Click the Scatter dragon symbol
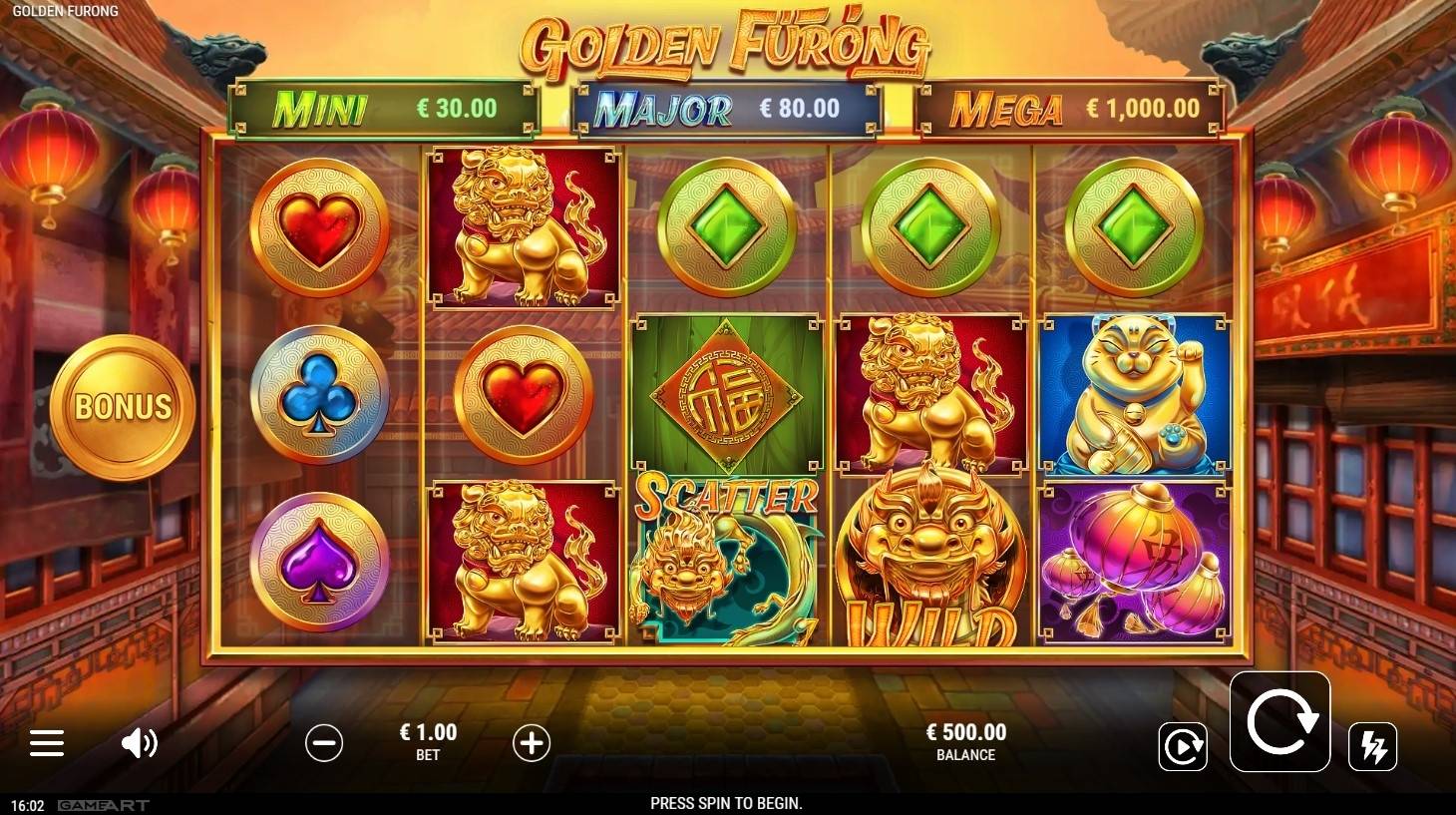 pyautogui.click(x=725, y=559)
